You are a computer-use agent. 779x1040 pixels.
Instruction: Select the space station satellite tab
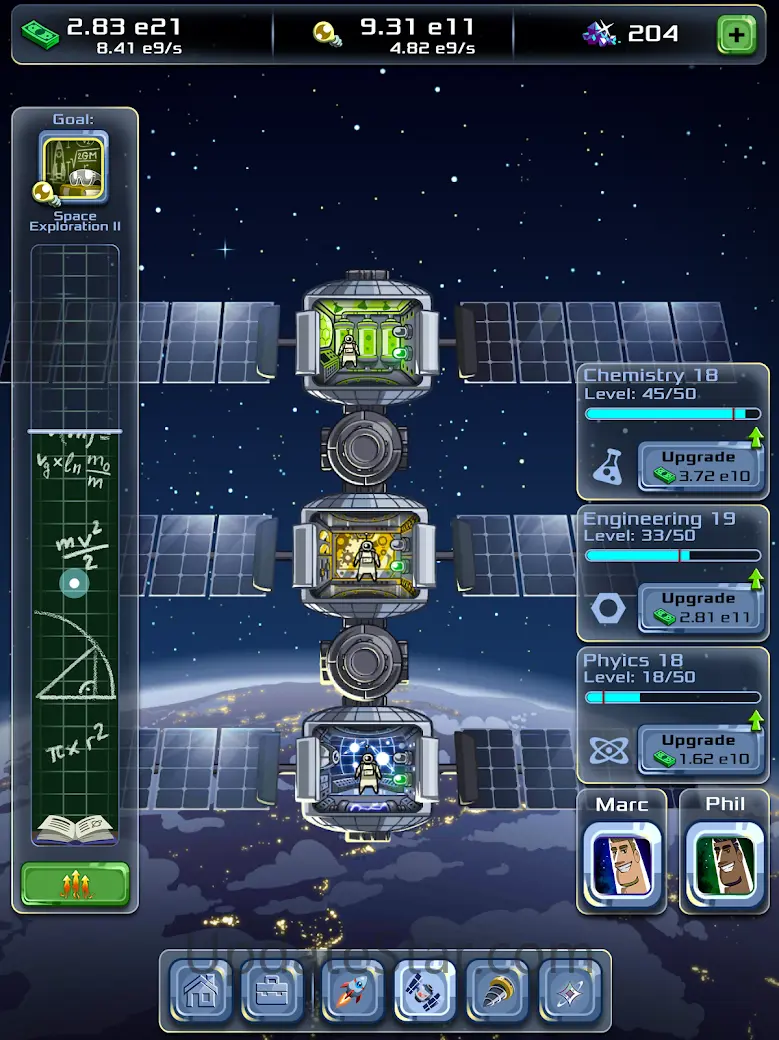(x=425, y=991)
